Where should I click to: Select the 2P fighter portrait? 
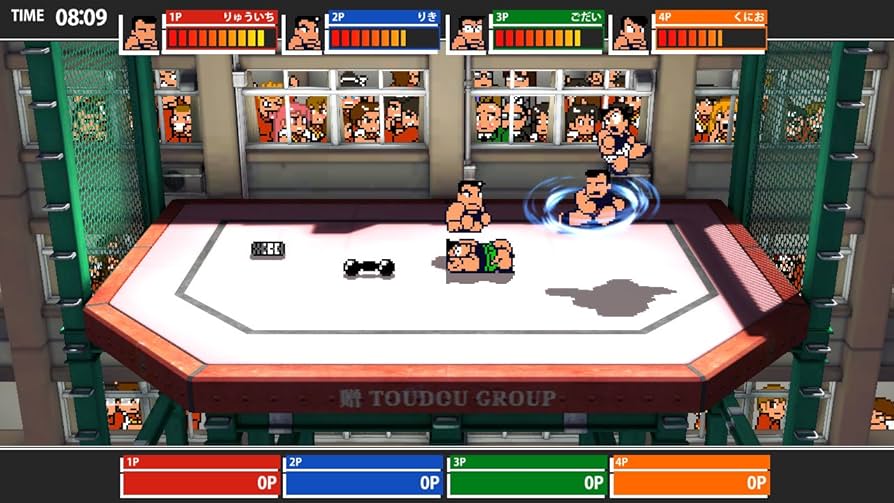coord(304,33)
